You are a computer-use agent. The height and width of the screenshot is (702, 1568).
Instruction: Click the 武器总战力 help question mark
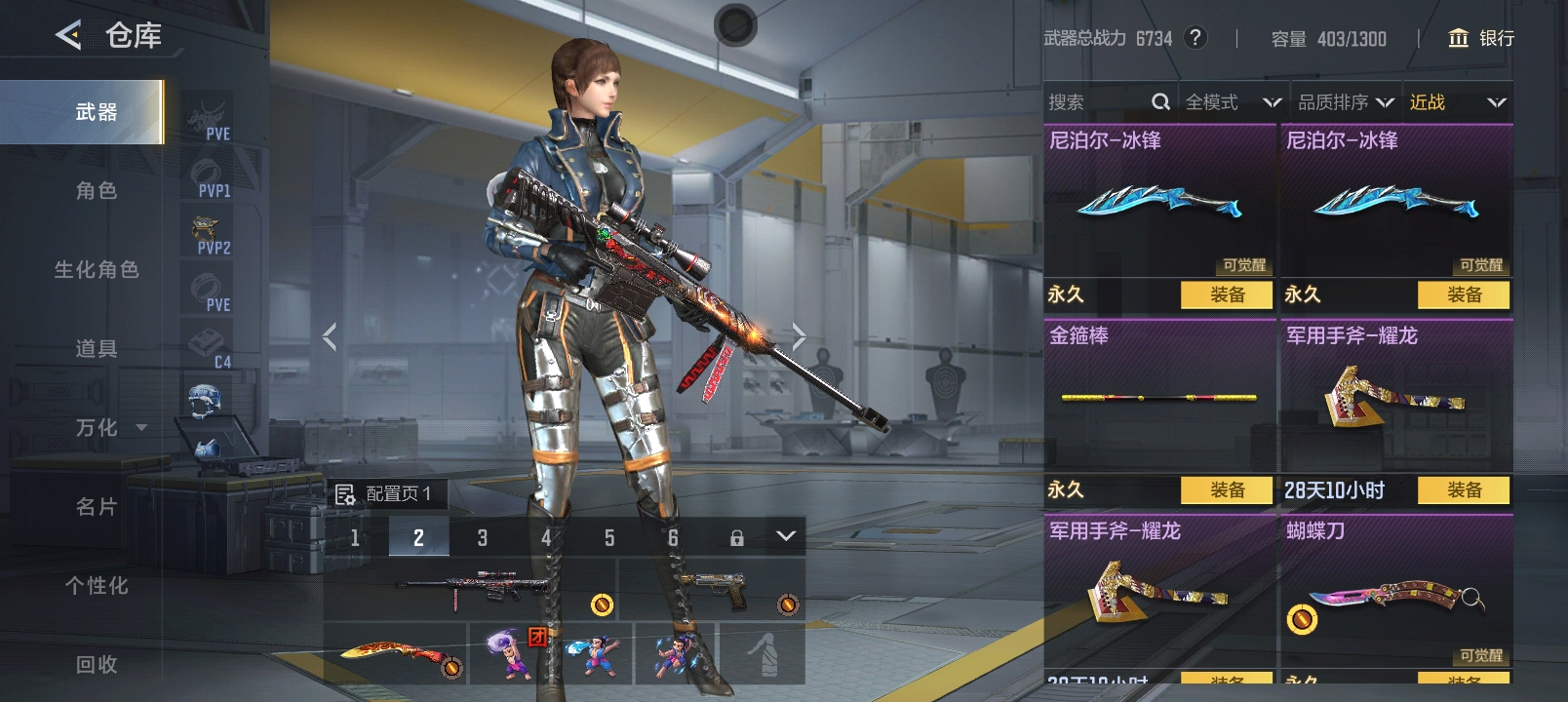coord(1195,38)
